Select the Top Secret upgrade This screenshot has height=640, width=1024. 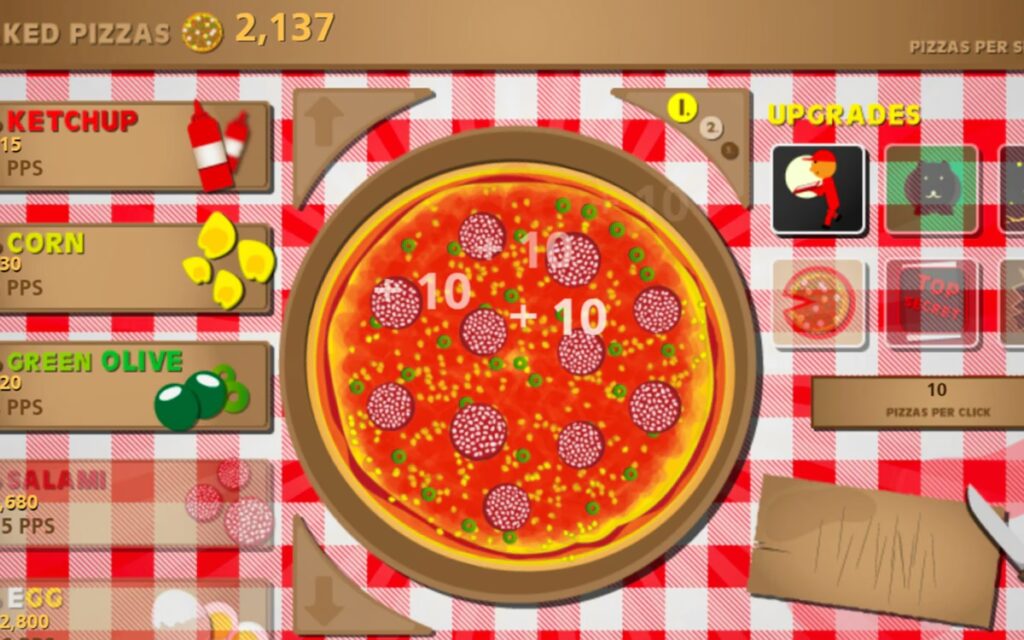coord(931,303)
